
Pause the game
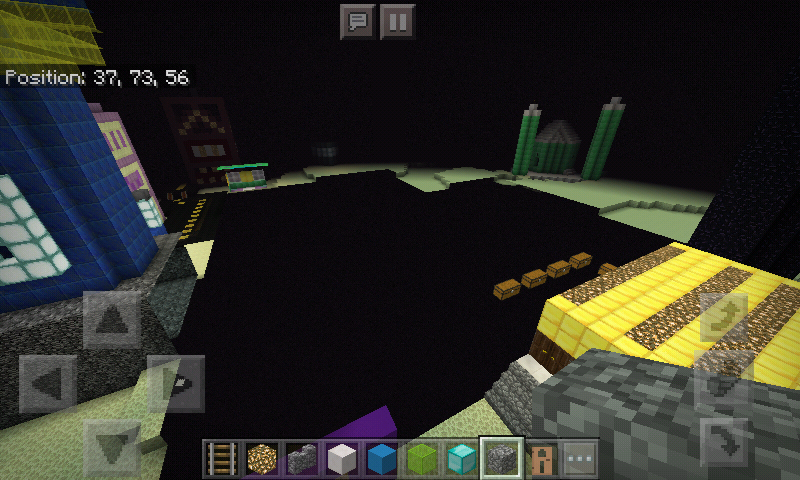point(397,21)
